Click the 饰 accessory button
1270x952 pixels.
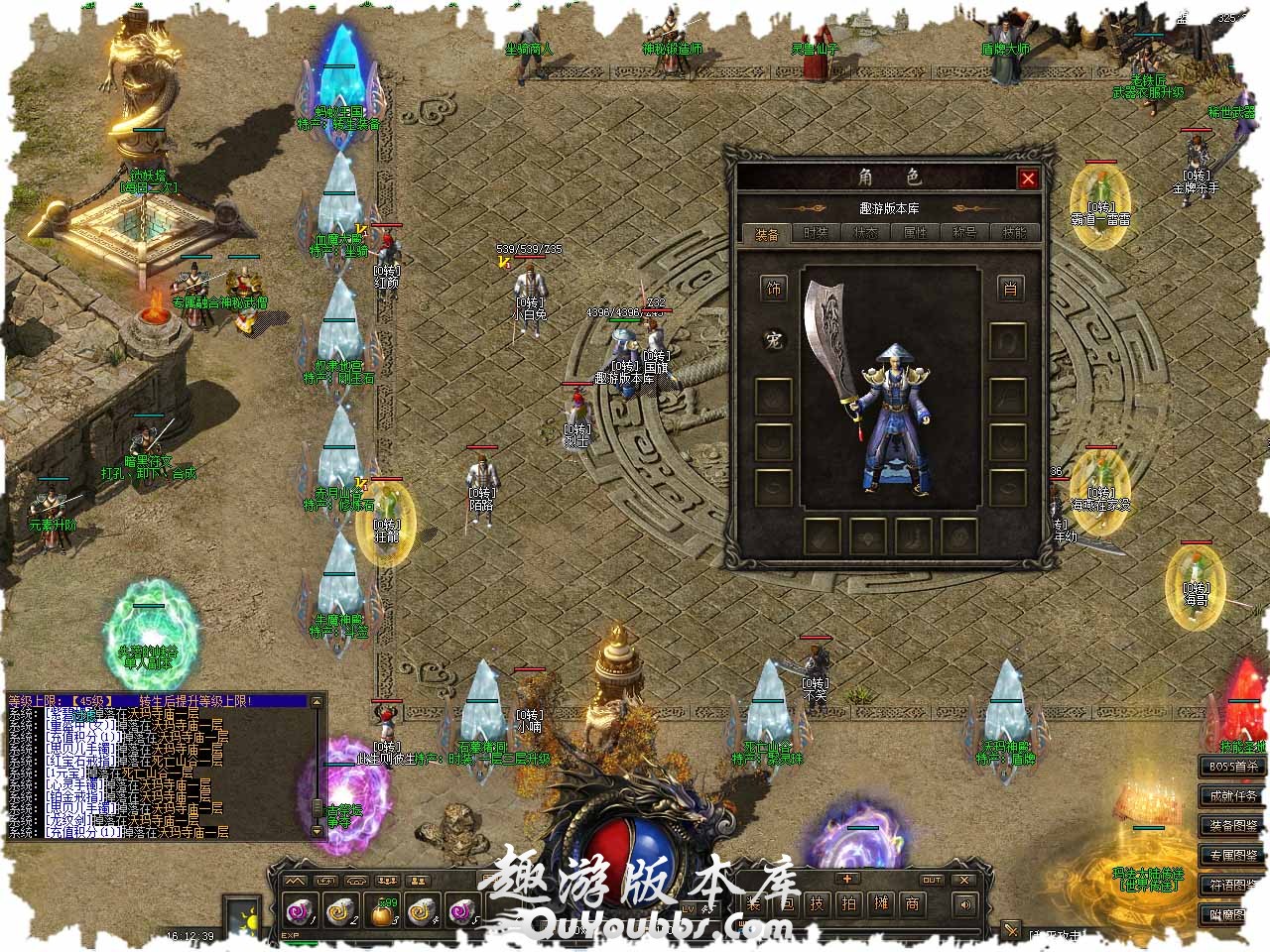pyautogui.click(x=774, y=289)
